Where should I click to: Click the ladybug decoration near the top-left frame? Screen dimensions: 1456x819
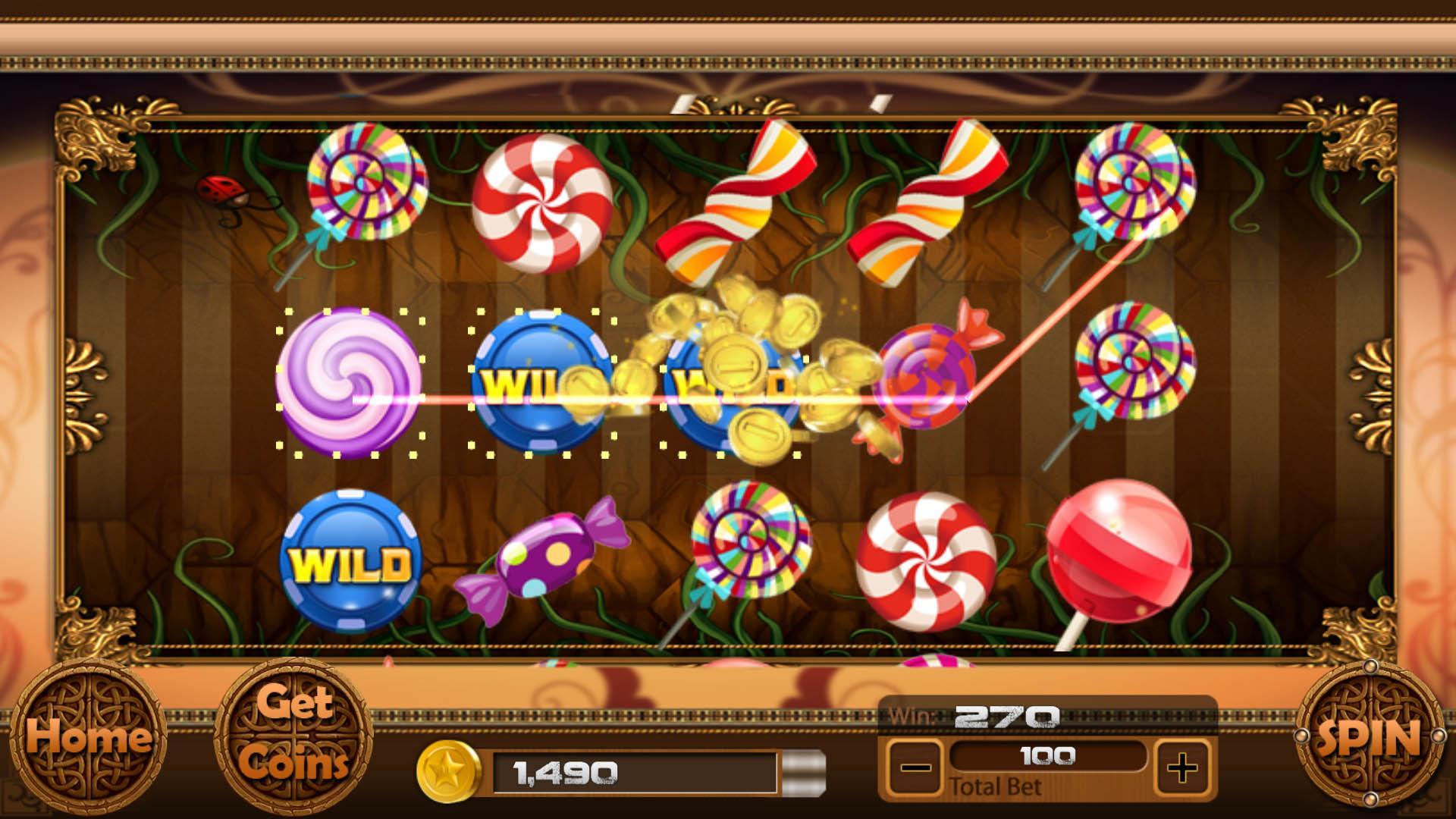[220, 190]
